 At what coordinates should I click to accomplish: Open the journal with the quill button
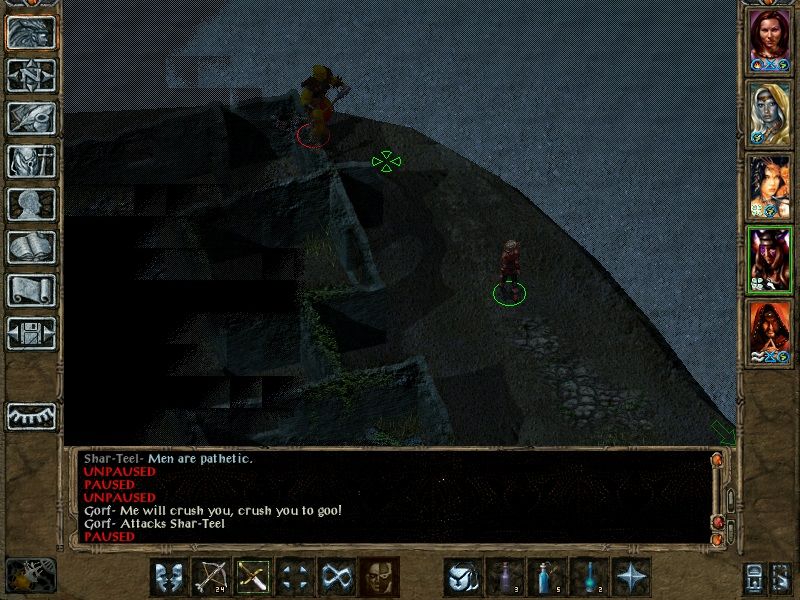pyautogui.click(x=31, y=118)
